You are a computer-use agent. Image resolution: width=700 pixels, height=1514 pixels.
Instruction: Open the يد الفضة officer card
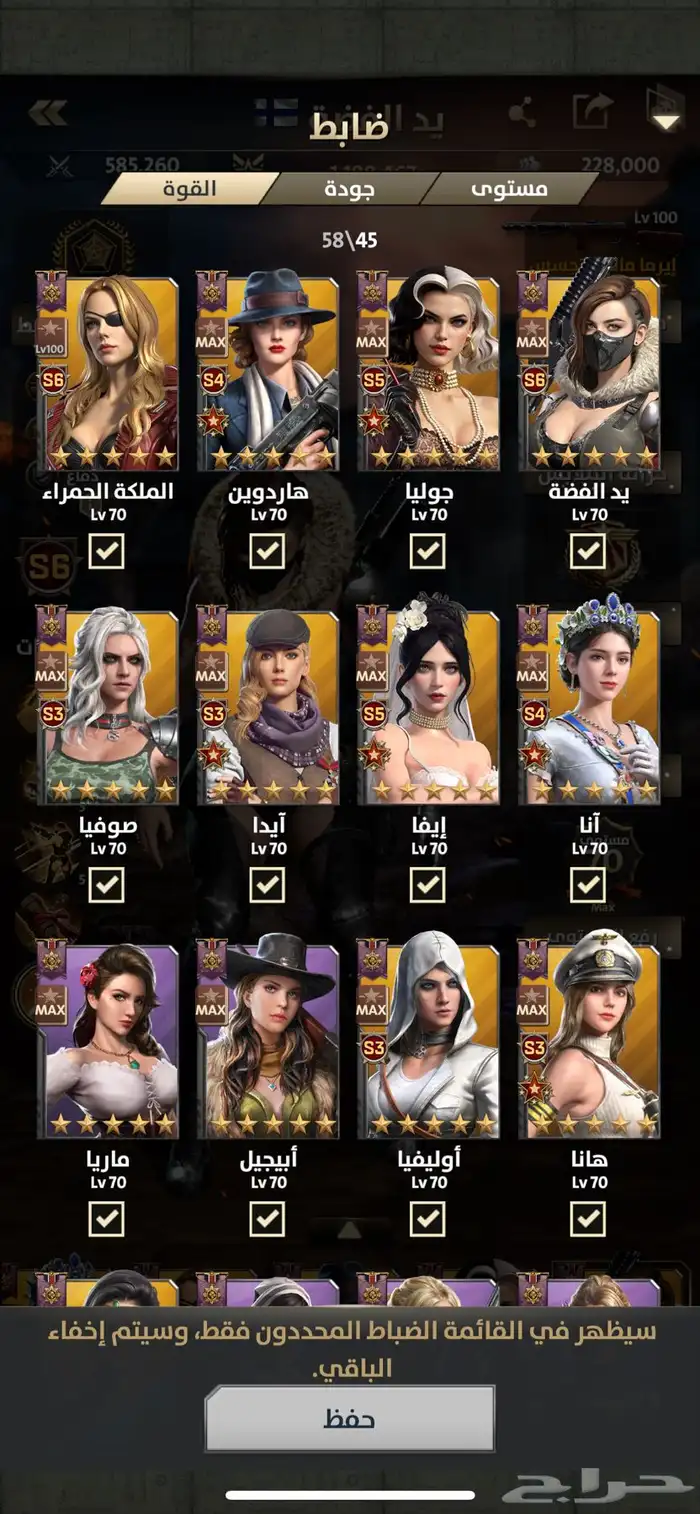[588, 372]
